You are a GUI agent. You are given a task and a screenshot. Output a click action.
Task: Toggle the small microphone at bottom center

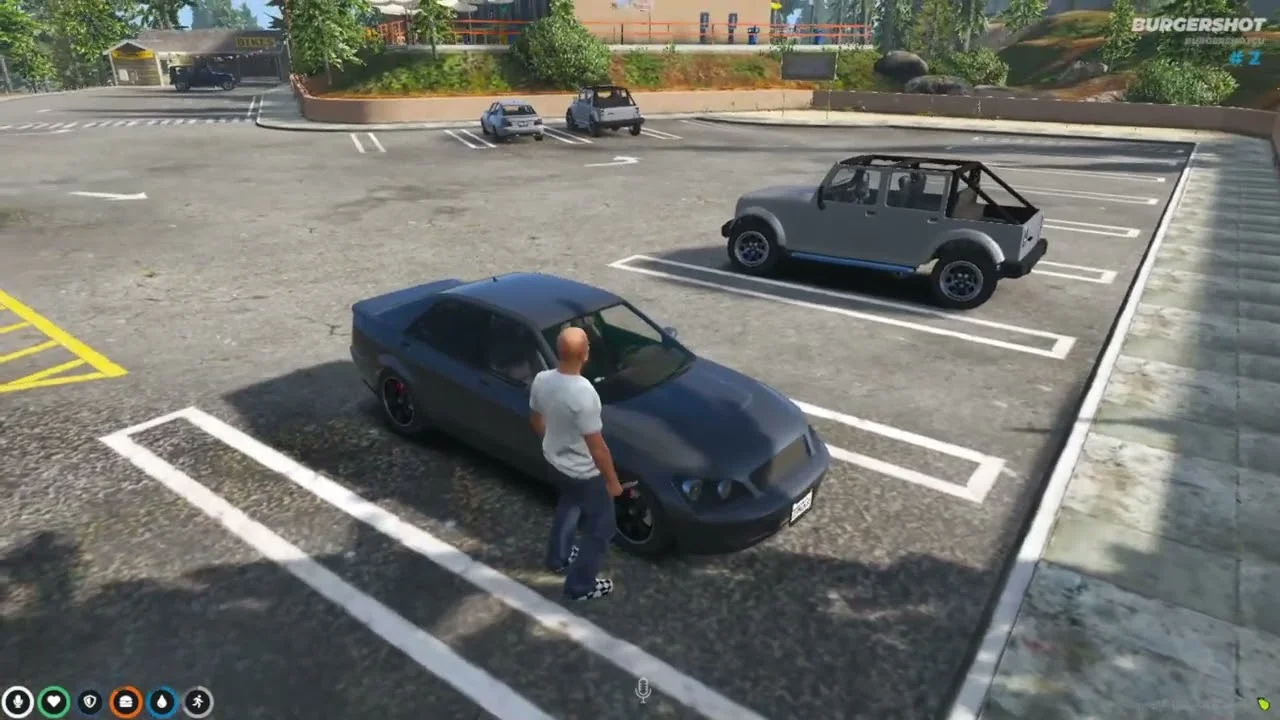tap(643, 690)
